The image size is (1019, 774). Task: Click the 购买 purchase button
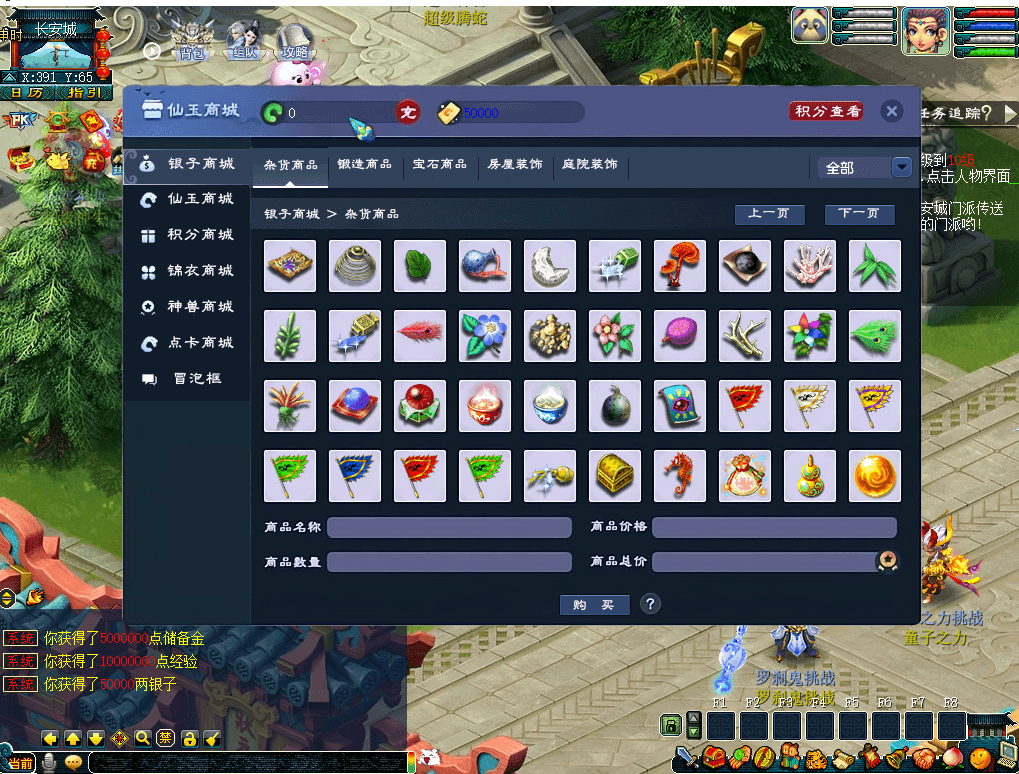[x=594, y=605]
